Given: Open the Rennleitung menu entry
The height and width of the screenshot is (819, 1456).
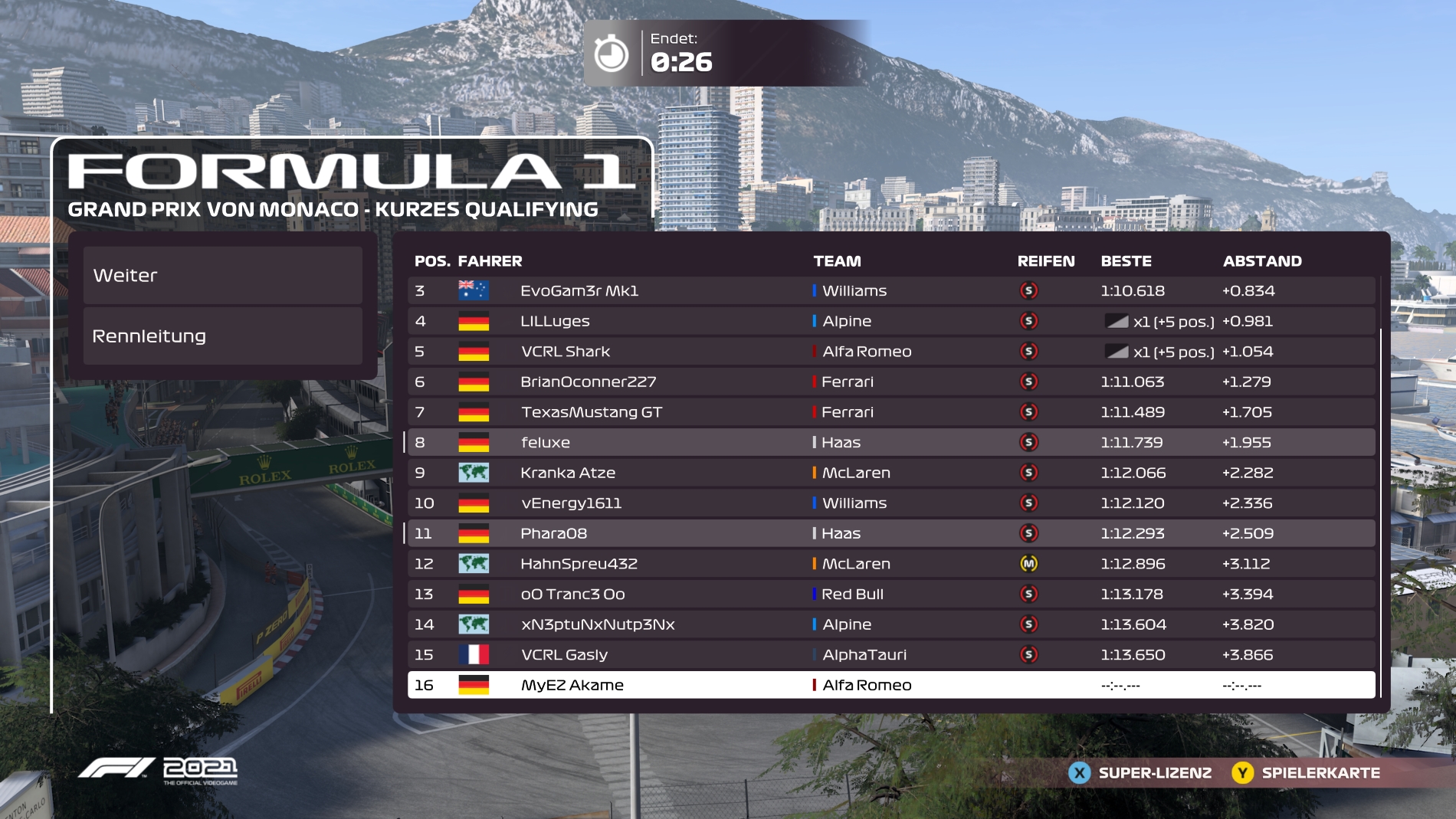Looking at the screenshot, I should (x=222, y=336).
